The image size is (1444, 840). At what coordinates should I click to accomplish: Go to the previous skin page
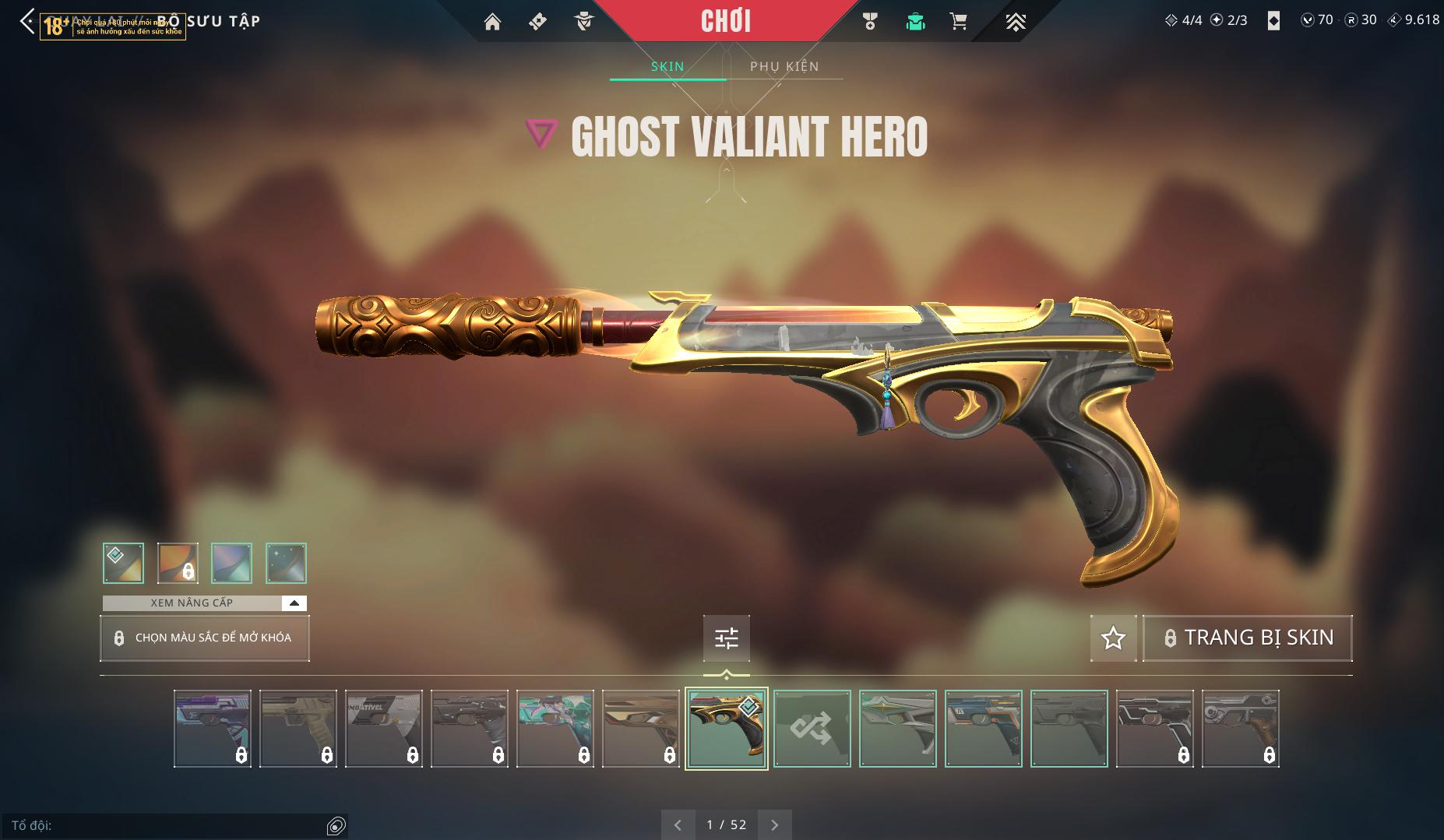coord(678,824)
